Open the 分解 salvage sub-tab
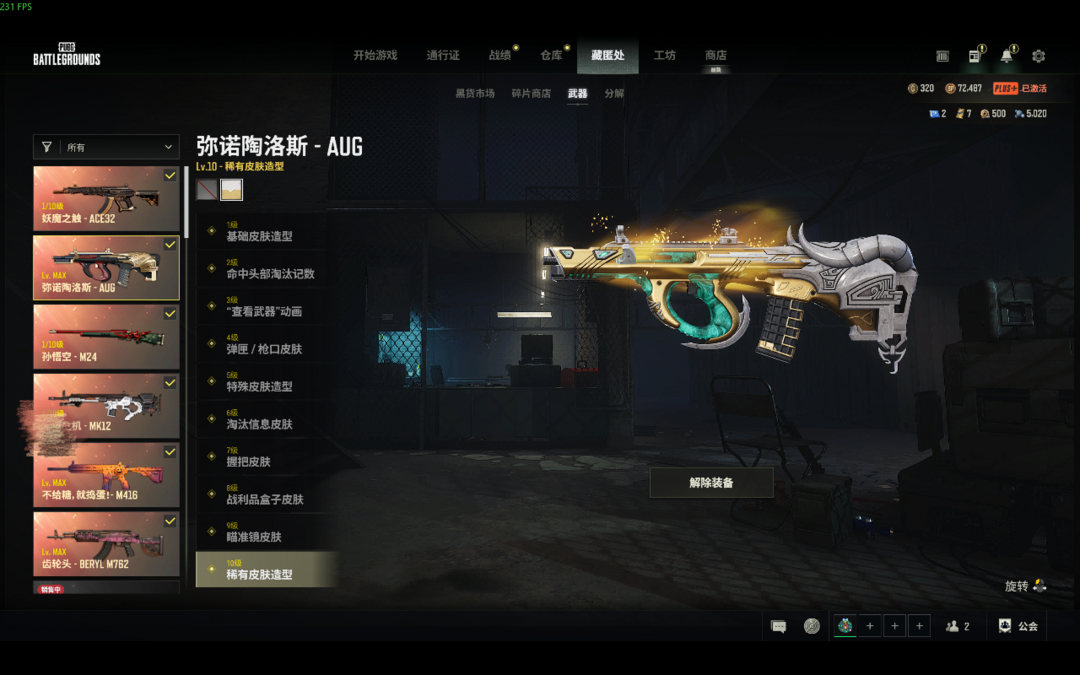Screen dimensions: 1080x675 pyautogui.click(x=614, y=94)
